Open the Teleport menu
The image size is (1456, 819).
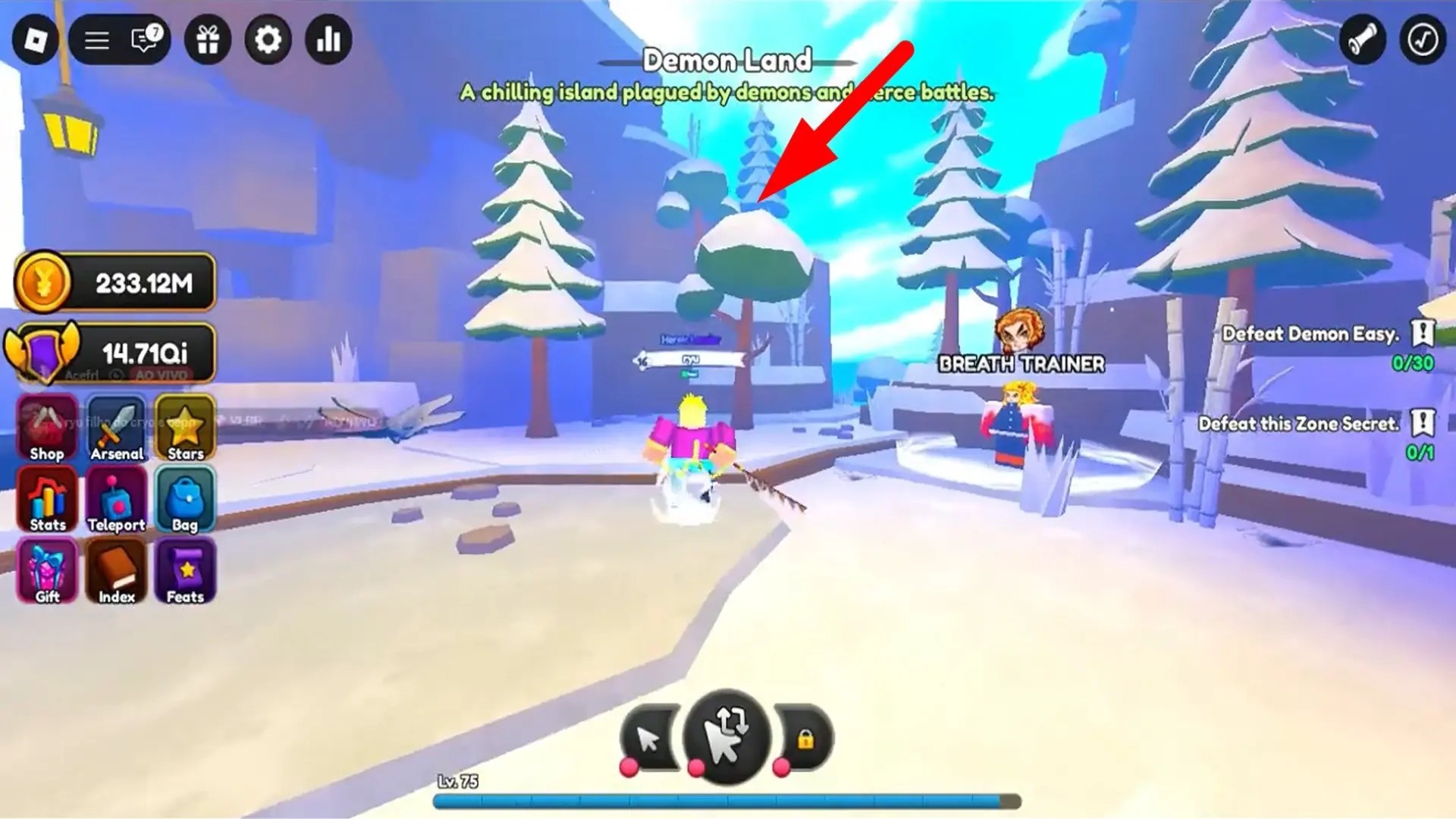(x=117, y=497)
